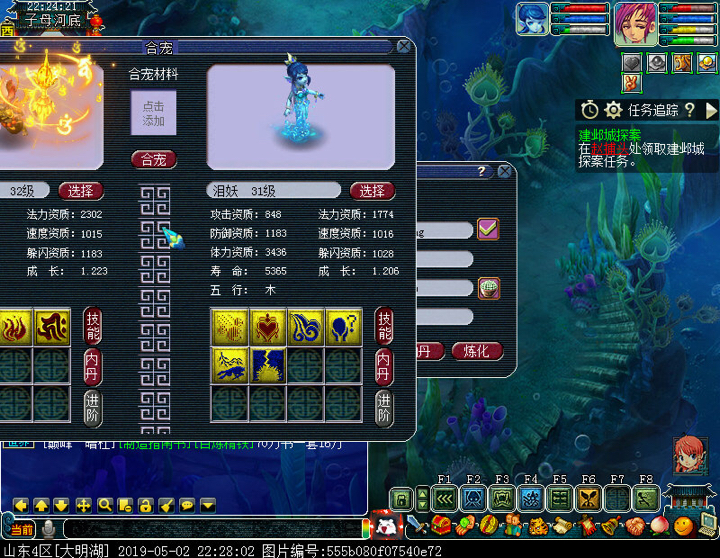Collapse the 任务追踪 panel with the arrow

tap(711, 110)
